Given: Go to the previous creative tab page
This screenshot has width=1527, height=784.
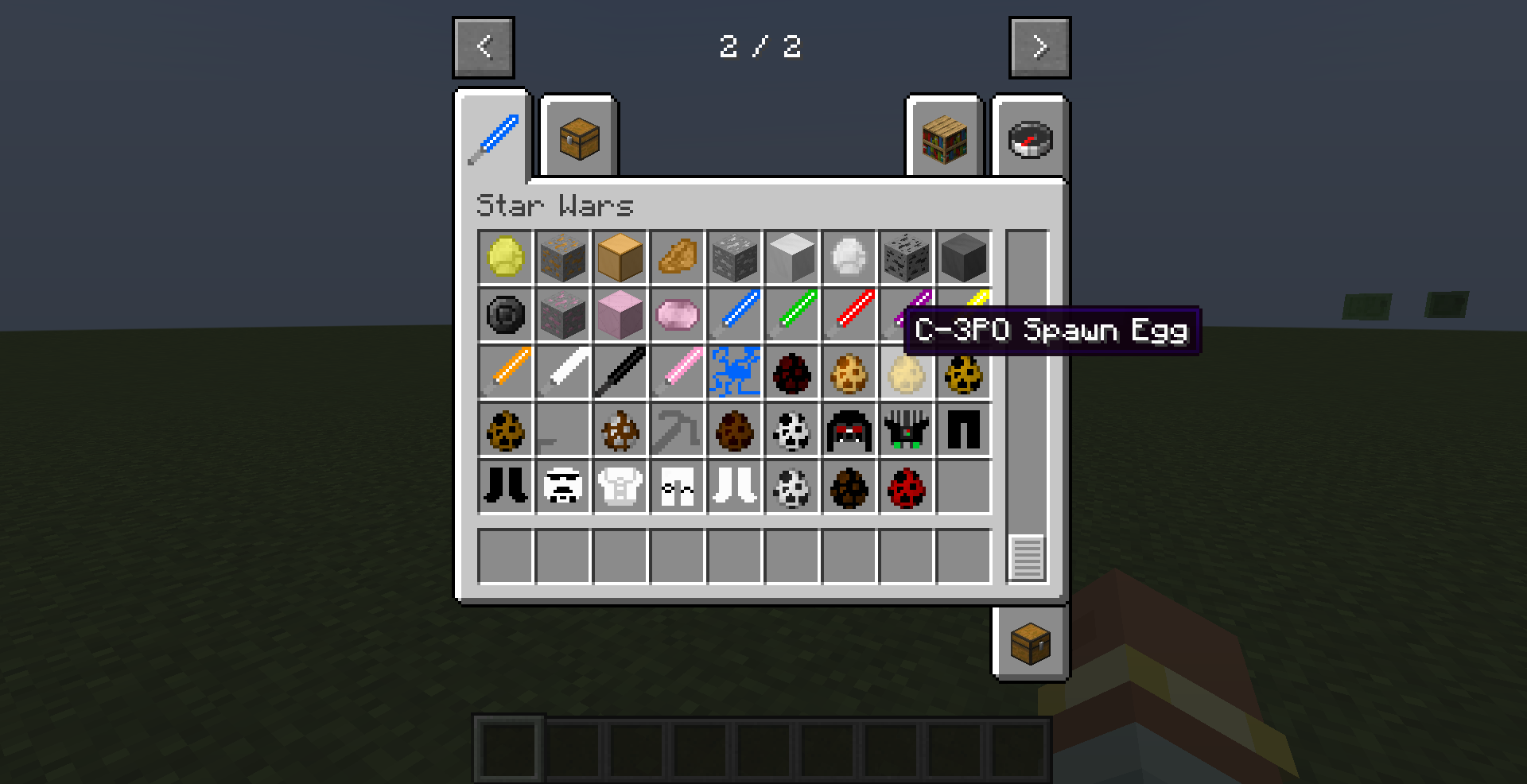Looking at the screenshot, I should (x=484, y=48).
